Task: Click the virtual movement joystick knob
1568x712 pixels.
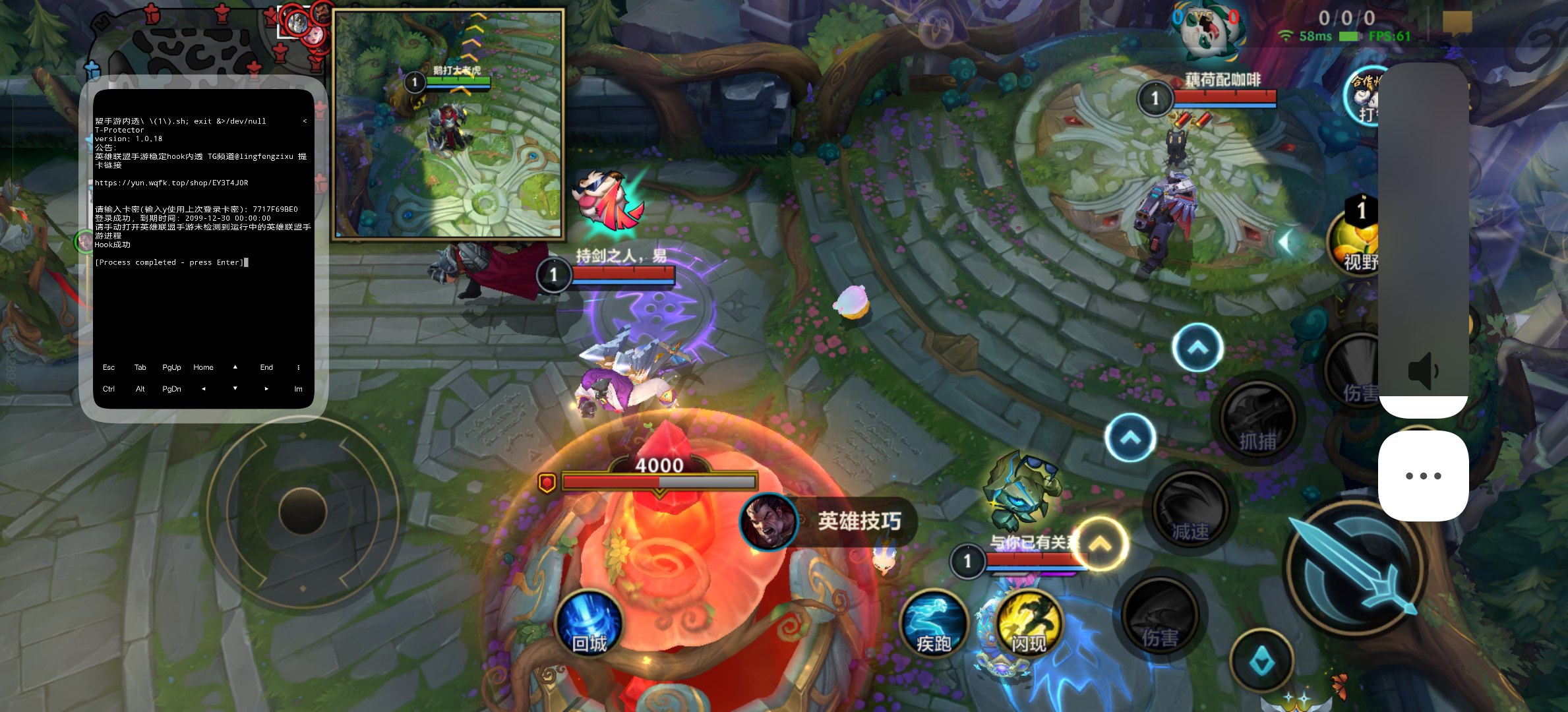Action: [303, 511]
